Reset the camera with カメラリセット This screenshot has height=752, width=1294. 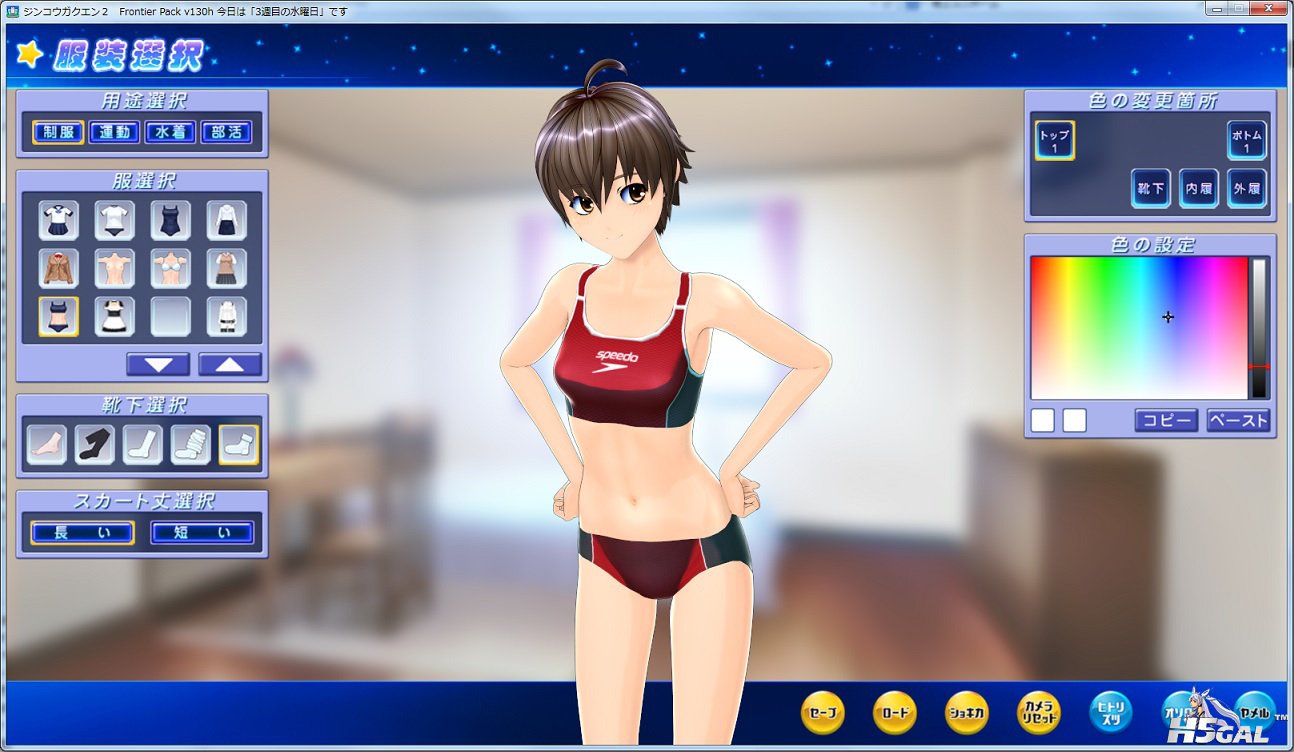coord(1039,713)
